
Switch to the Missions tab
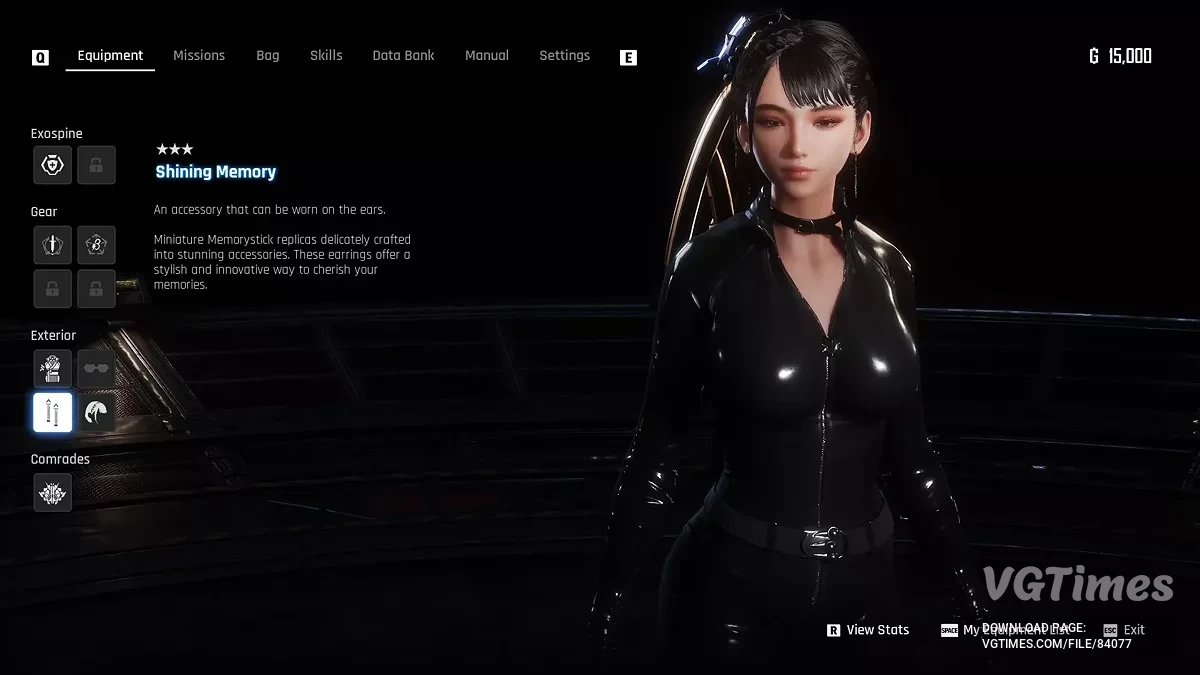click(199, 56)
